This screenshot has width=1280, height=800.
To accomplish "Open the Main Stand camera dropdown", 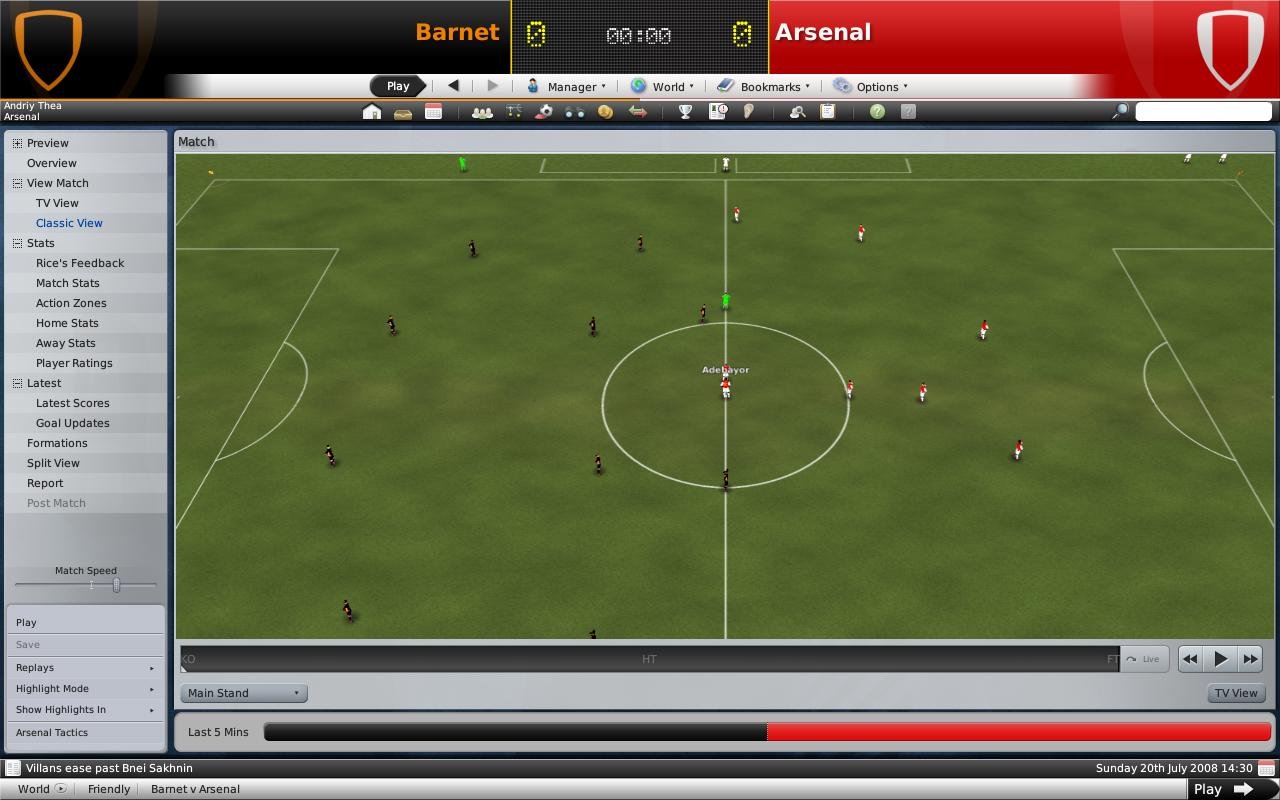I will point(244,693).
